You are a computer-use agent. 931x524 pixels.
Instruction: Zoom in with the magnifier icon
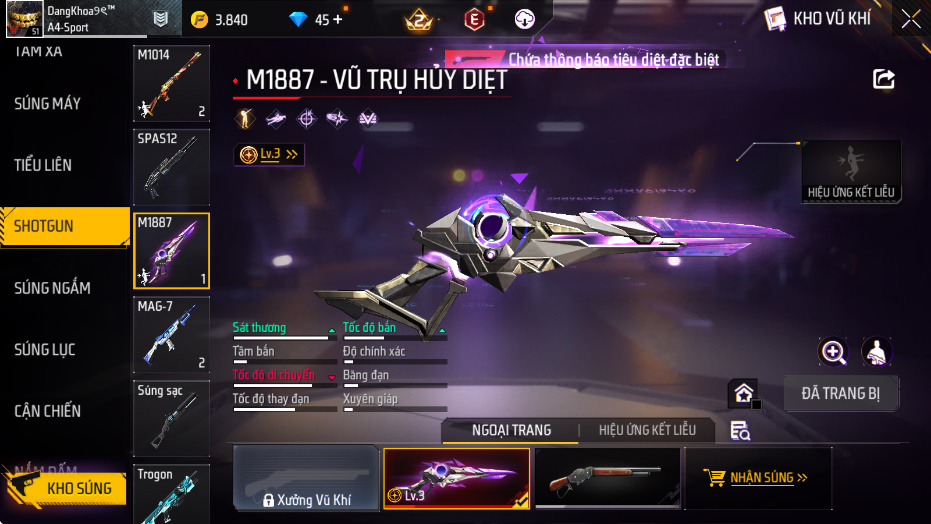[x=833, y=351]
